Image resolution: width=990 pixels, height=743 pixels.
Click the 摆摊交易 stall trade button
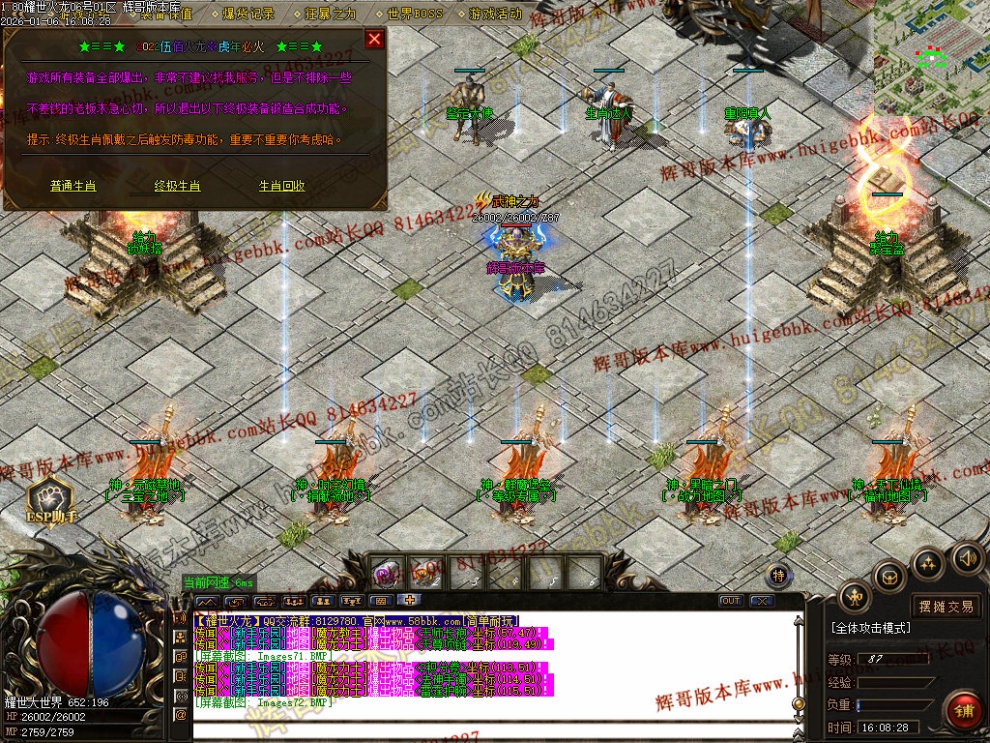click(x=945, y=606)
